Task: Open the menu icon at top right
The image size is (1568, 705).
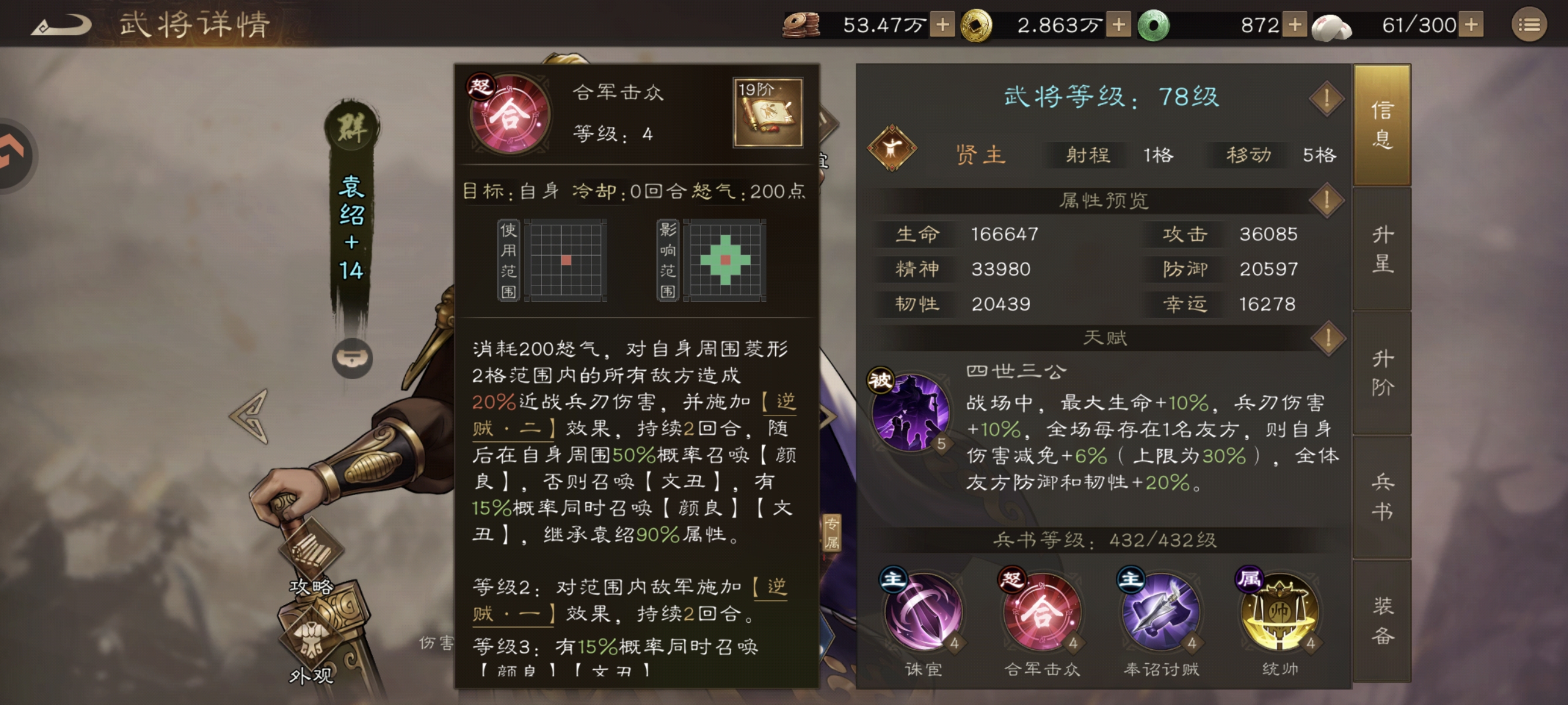Action: point(1531,24)
